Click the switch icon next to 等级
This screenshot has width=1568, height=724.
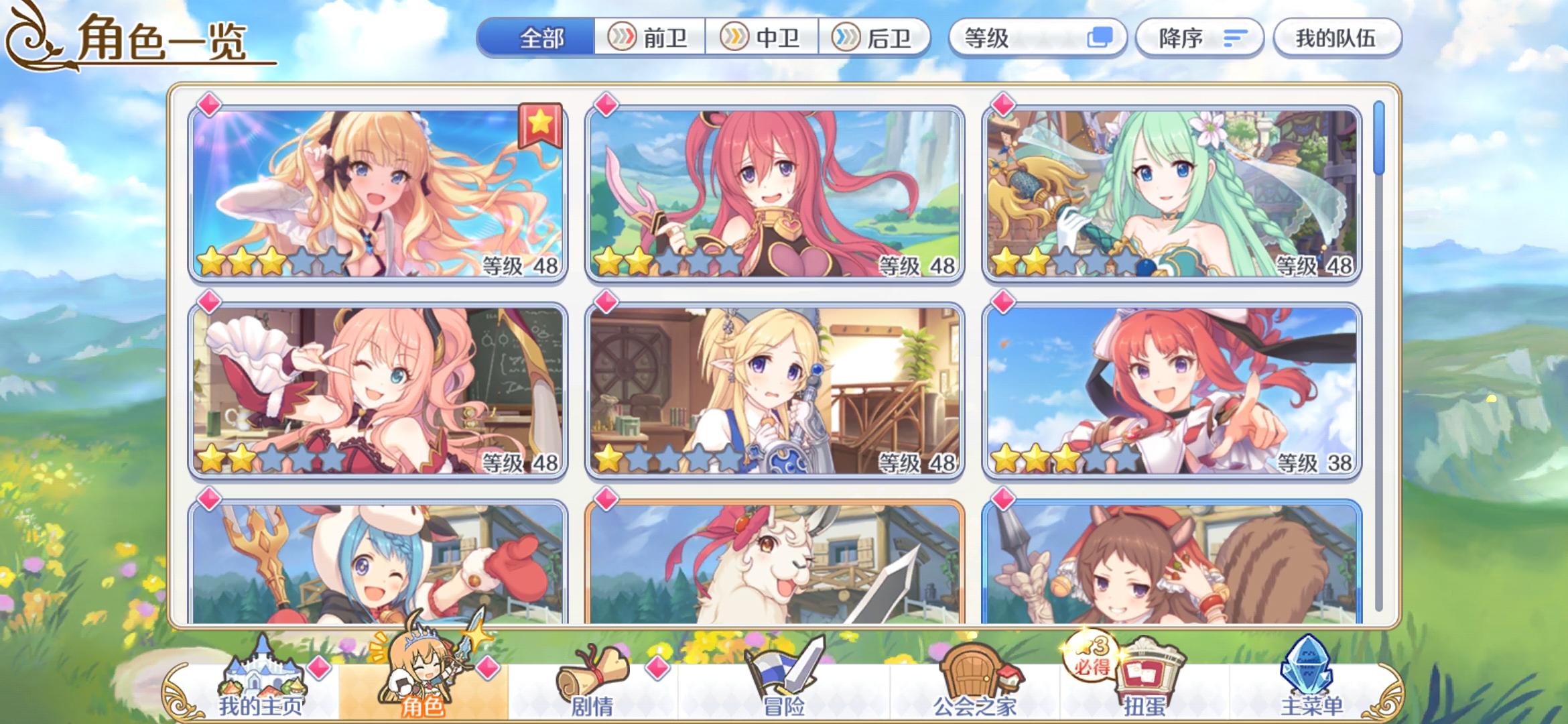(1101, 38)
